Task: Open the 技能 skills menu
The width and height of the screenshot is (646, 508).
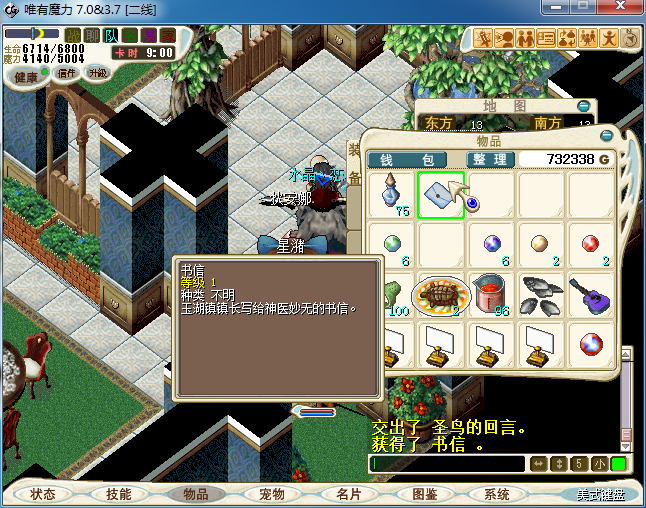Action: click(x=118, y=494)
